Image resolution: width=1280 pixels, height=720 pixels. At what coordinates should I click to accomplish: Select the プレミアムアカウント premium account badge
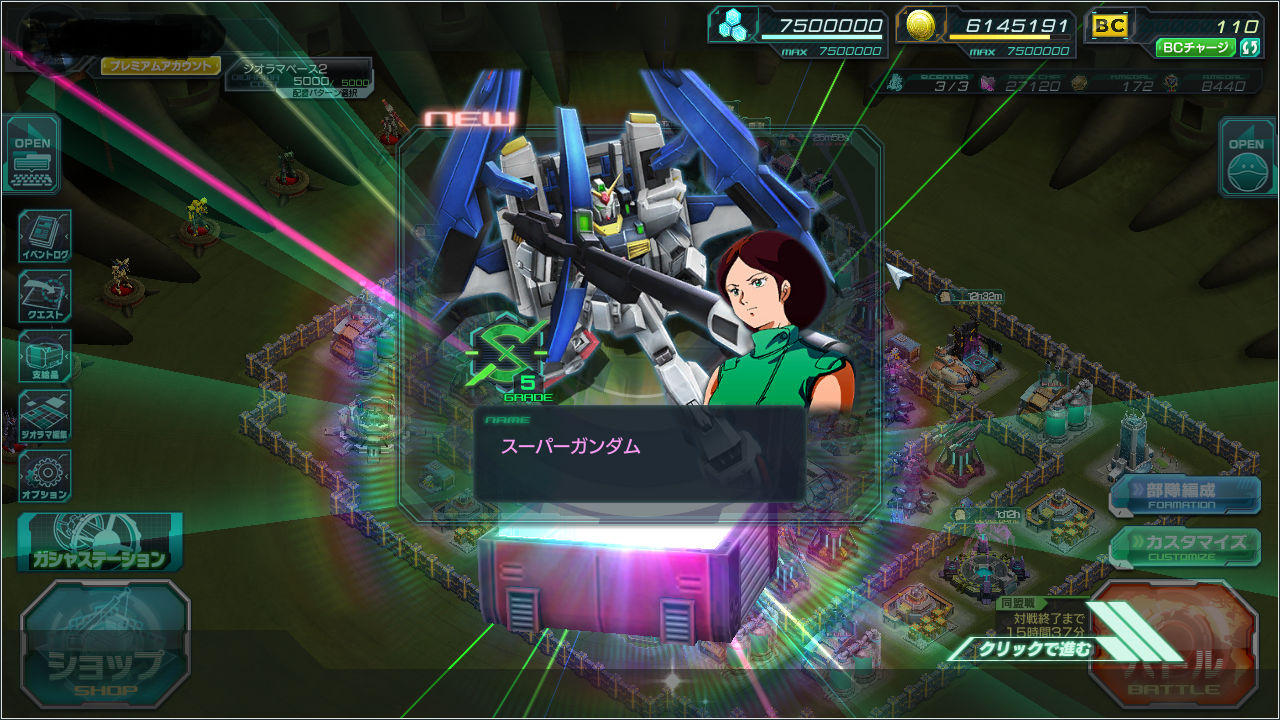(160, 66)
